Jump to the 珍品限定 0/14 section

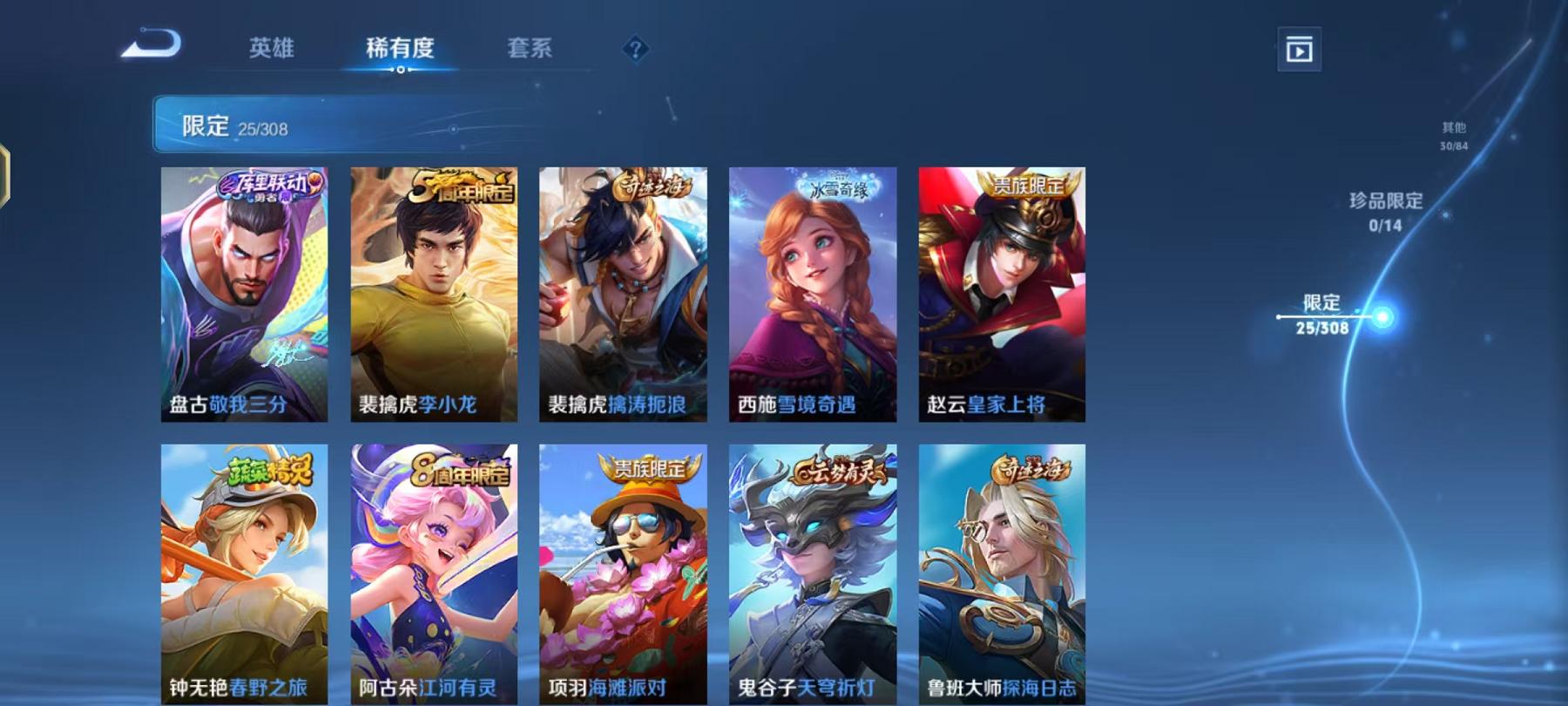pyautogui.click(x=1387, y=209)
